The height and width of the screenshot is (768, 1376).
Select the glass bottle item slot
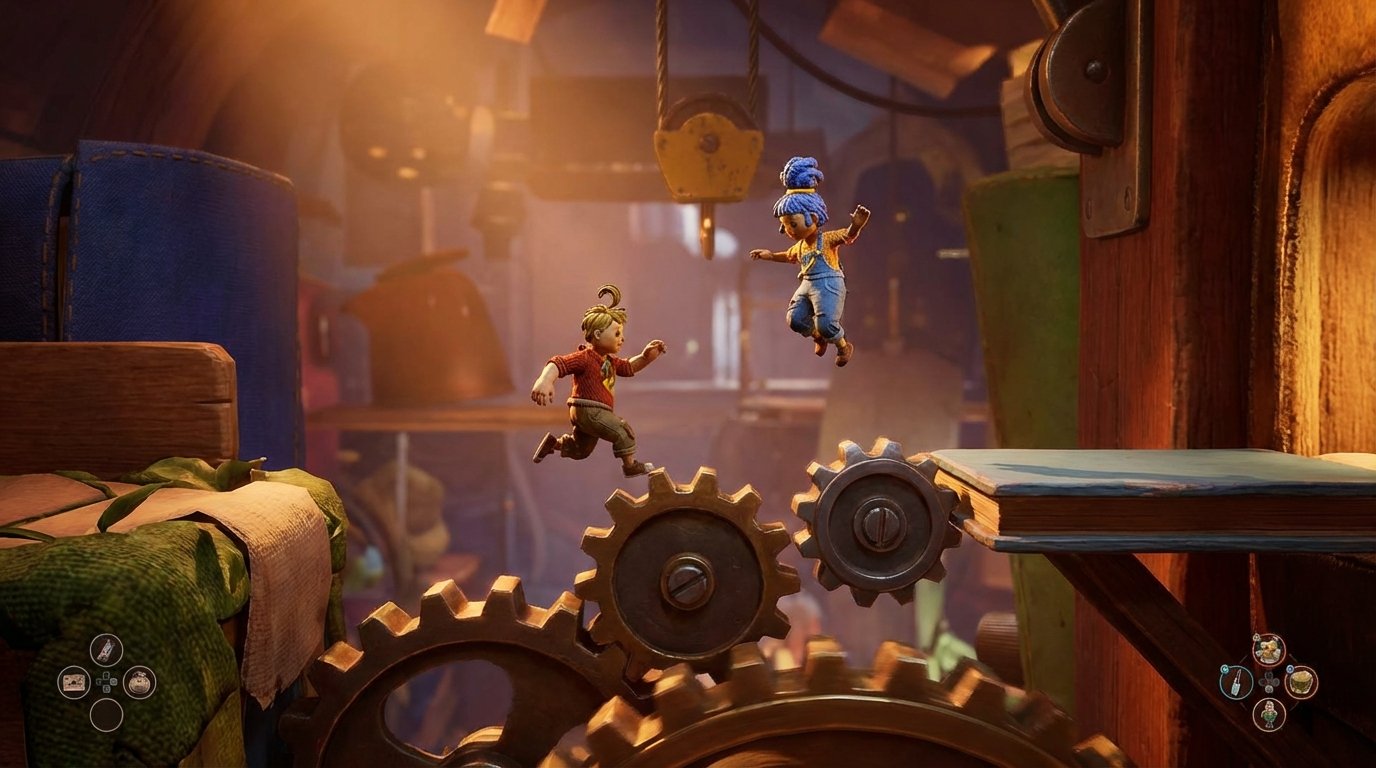(x=1236, y=682)
